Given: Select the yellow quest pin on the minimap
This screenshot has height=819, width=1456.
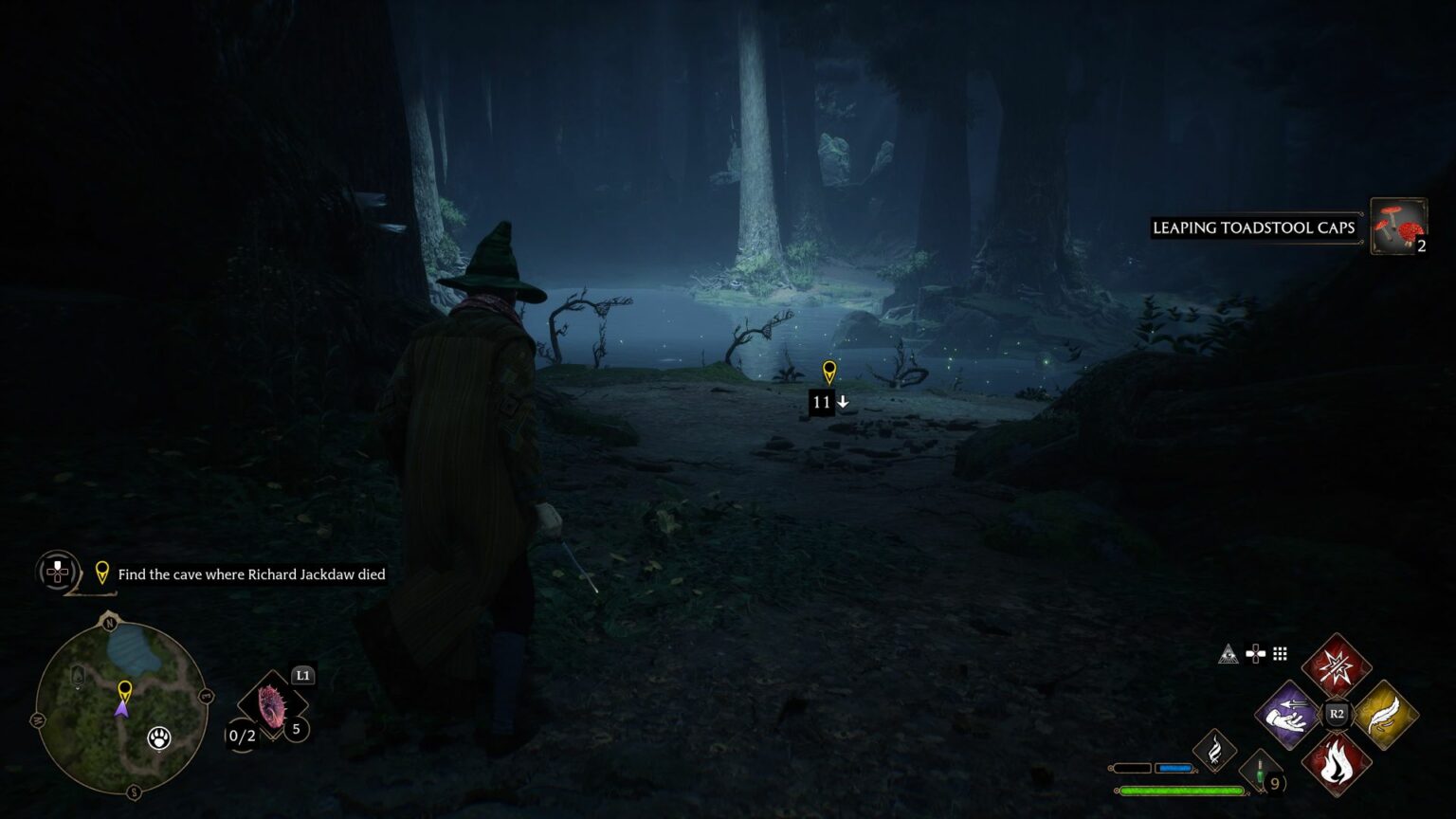Looking at the screenshot, I should coord(124,689).
